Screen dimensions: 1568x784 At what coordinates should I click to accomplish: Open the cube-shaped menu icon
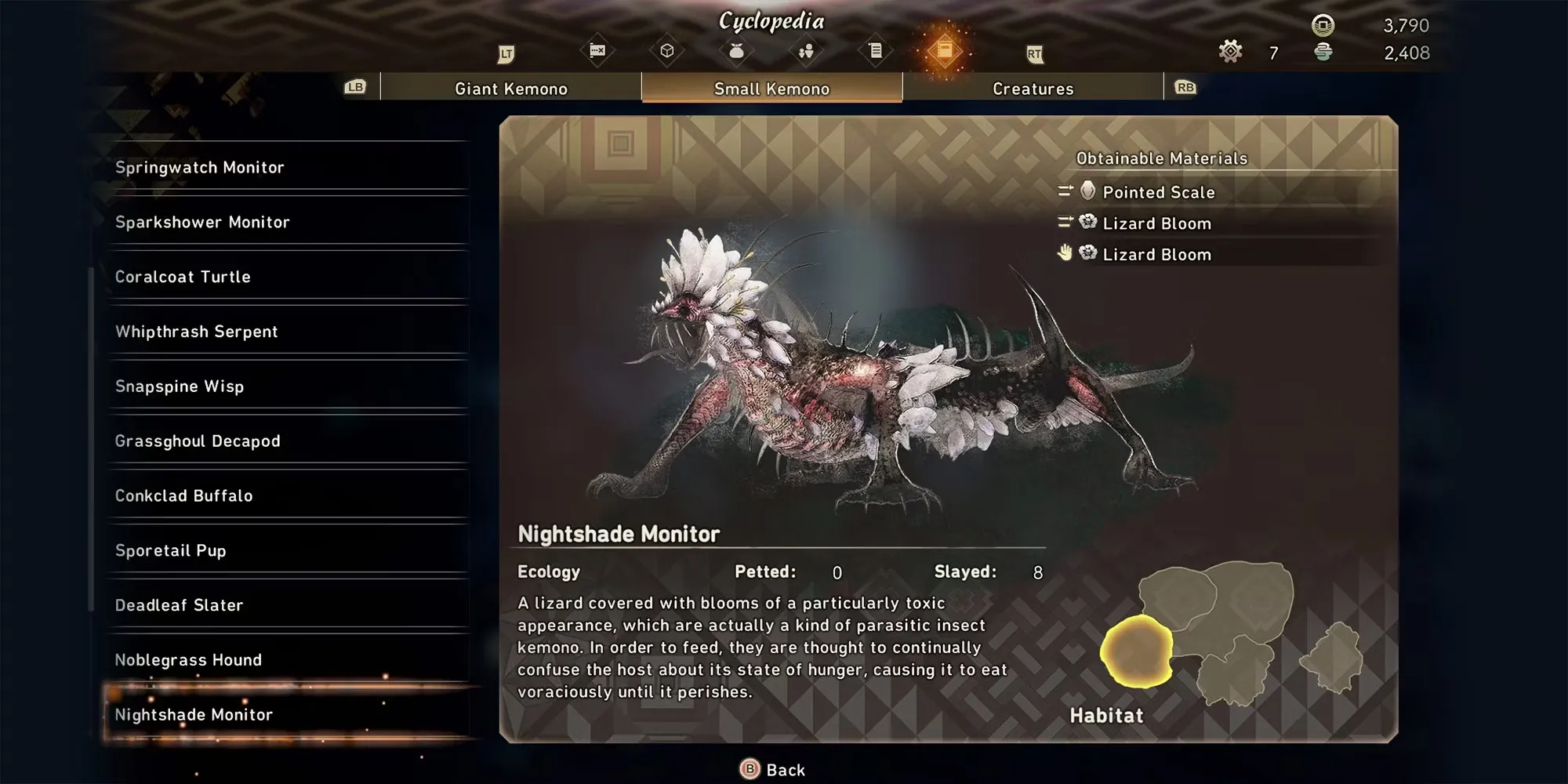667,51
